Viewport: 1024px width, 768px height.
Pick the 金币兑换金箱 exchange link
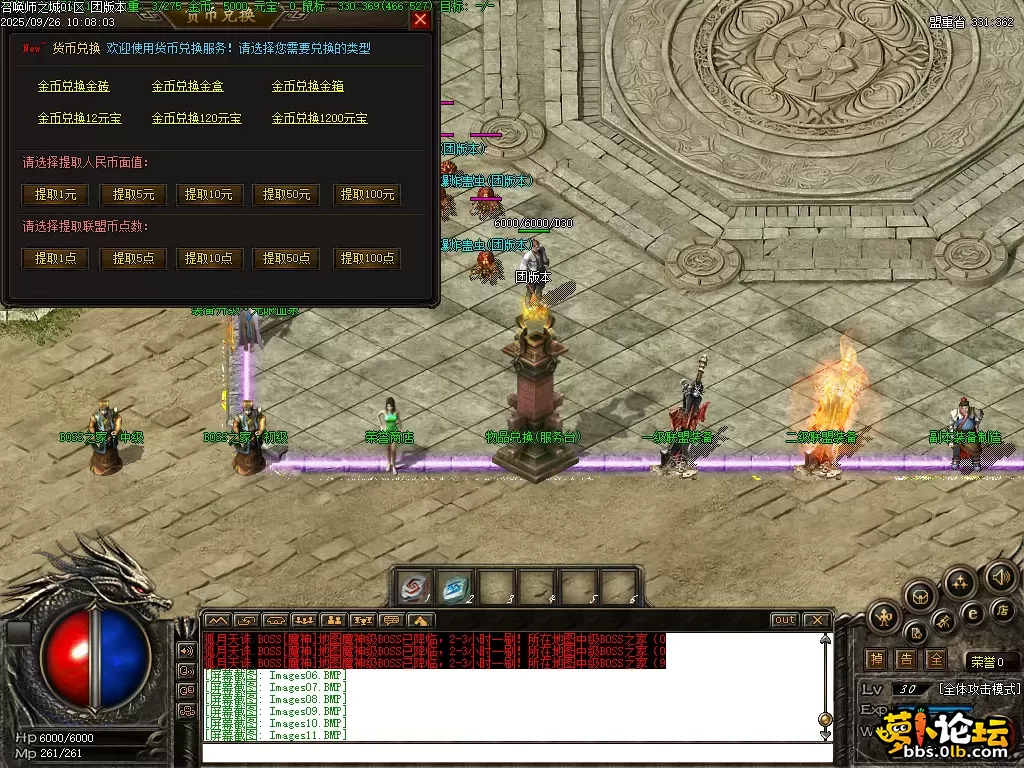click(308, 87)
